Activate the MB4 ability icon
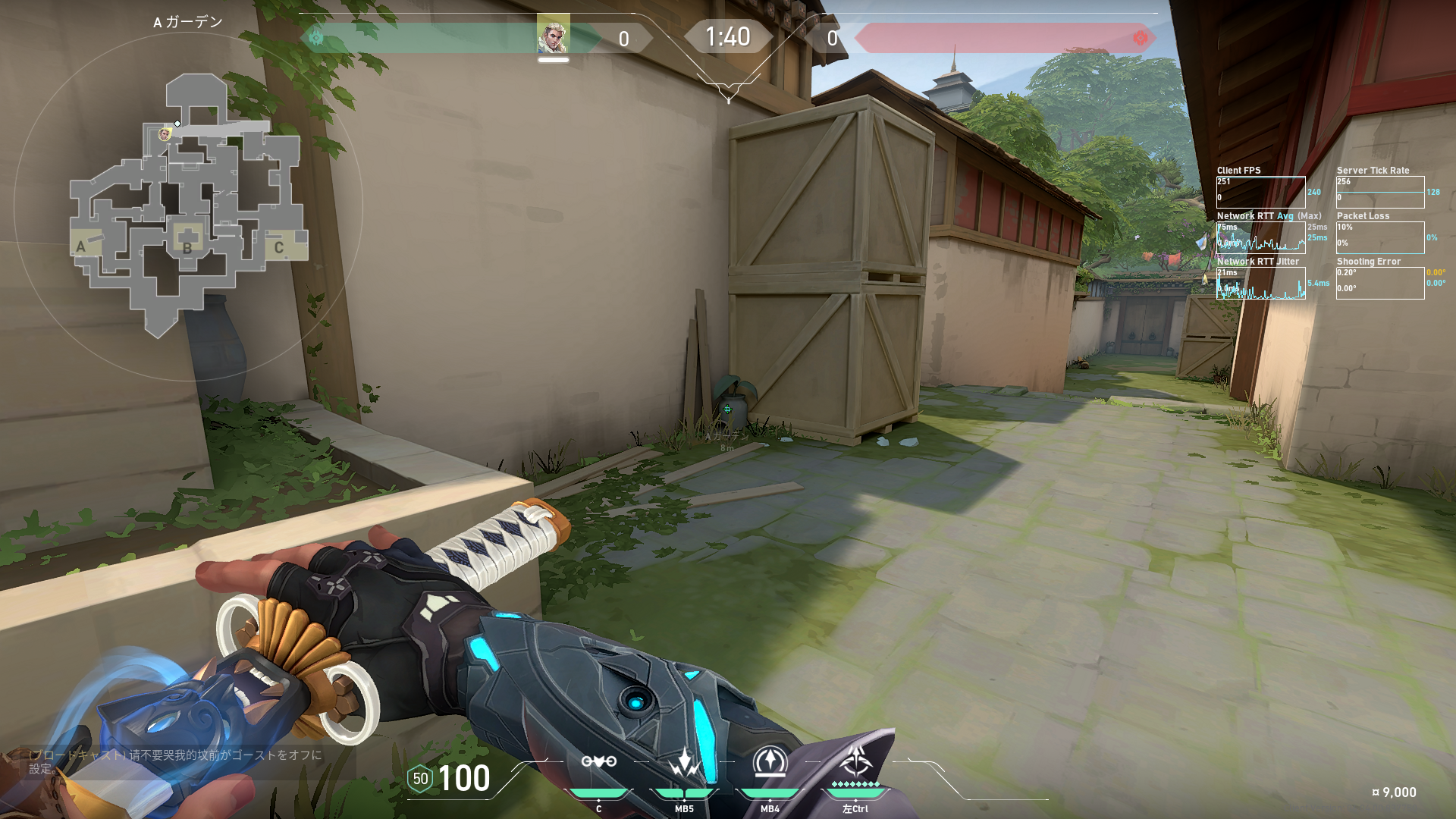Screen dimensions: 1456x819 pyautogui.click(x=770, y=762)
